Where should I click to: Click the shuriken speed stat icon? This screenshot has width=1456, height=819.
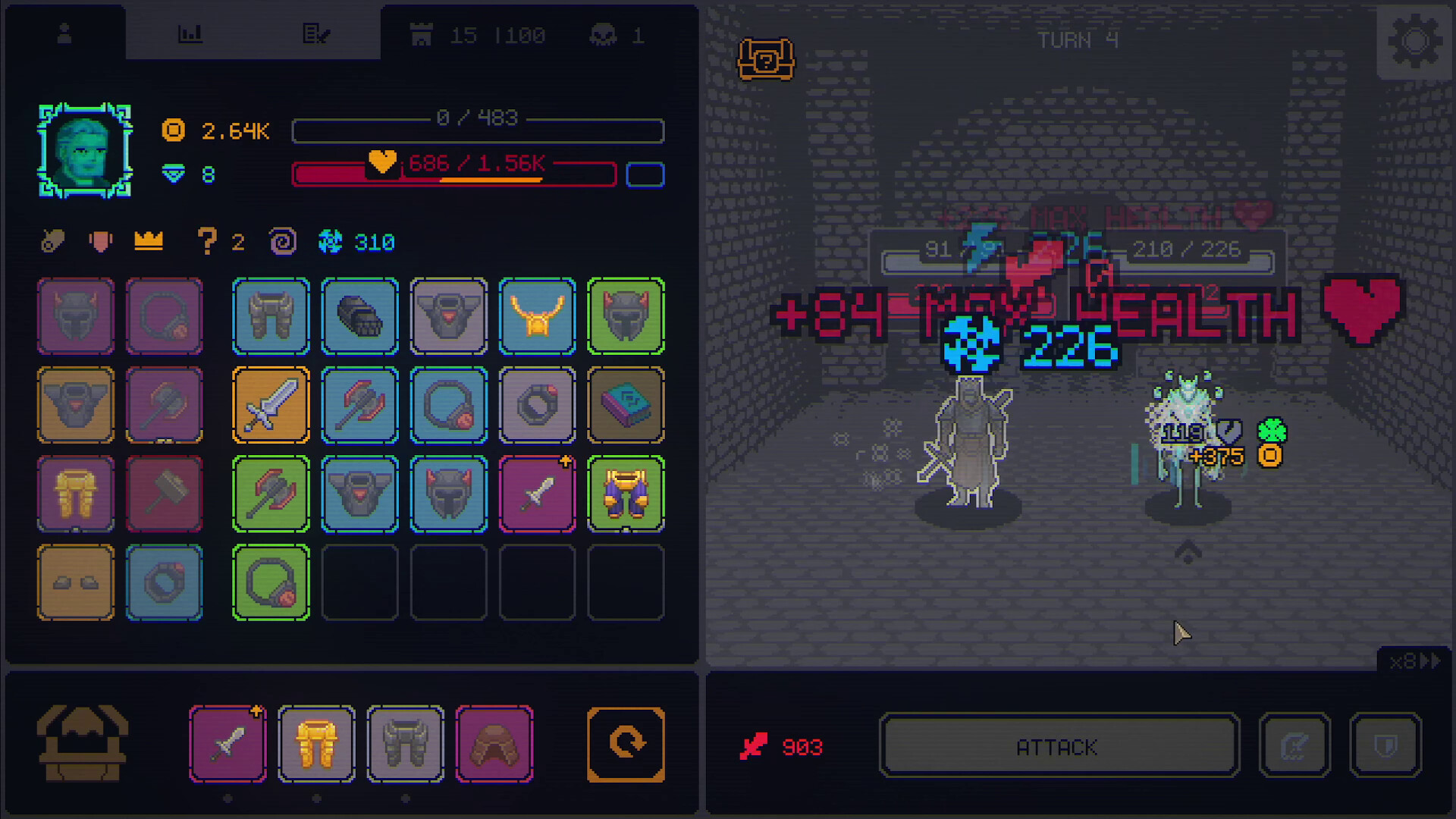329,242
